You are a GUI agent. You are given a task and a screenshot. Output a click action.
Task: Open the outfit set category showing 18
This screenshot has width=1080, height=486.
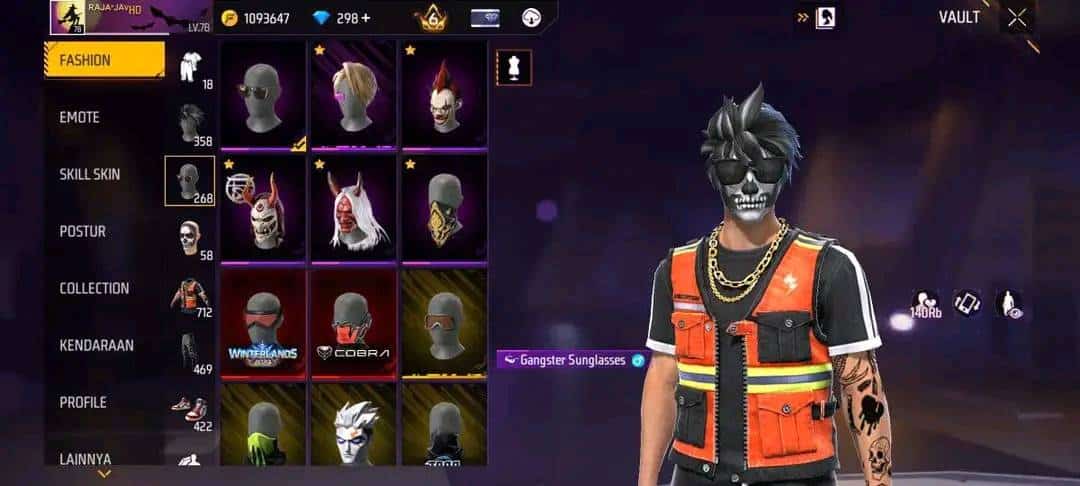click(x=190, y=68)
